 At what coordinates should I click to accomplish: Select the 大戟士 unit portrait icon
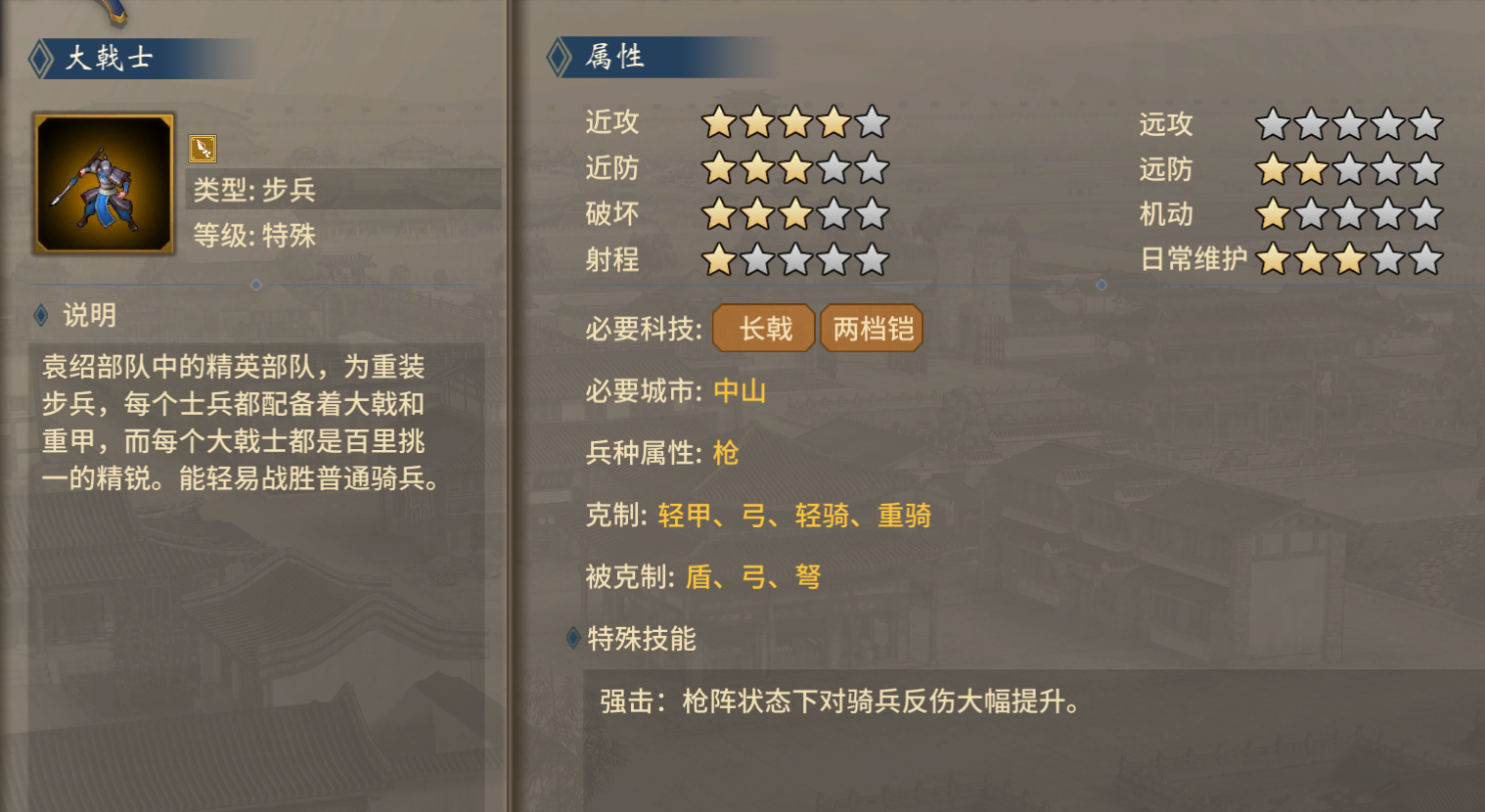[102, 183]
